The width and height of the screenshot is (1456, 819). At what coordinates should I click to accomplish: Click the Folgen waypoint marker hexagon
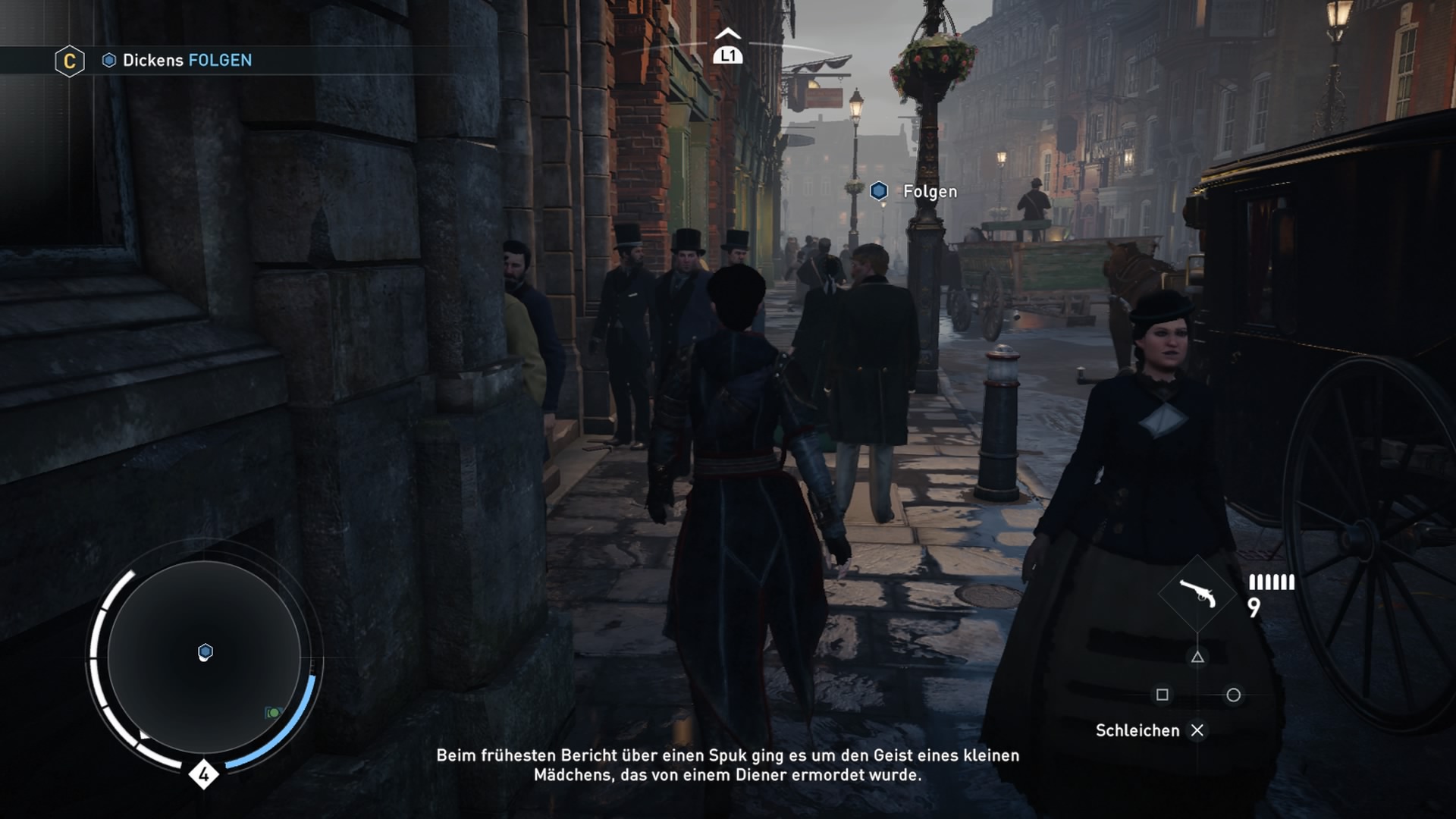879,191
